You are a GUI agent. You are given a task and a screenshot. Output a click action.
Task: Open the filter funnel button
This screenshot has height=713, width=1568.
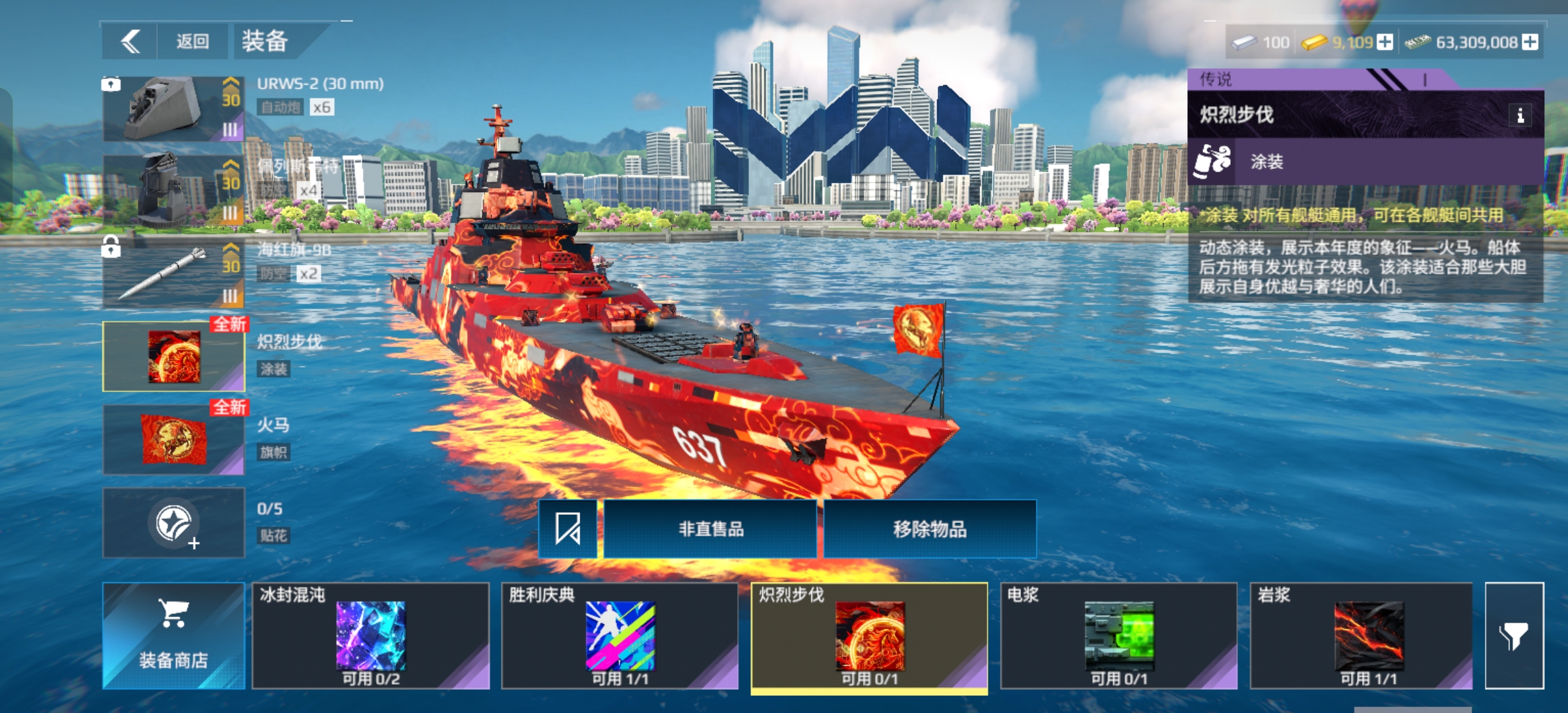(x=1514, y=636)
